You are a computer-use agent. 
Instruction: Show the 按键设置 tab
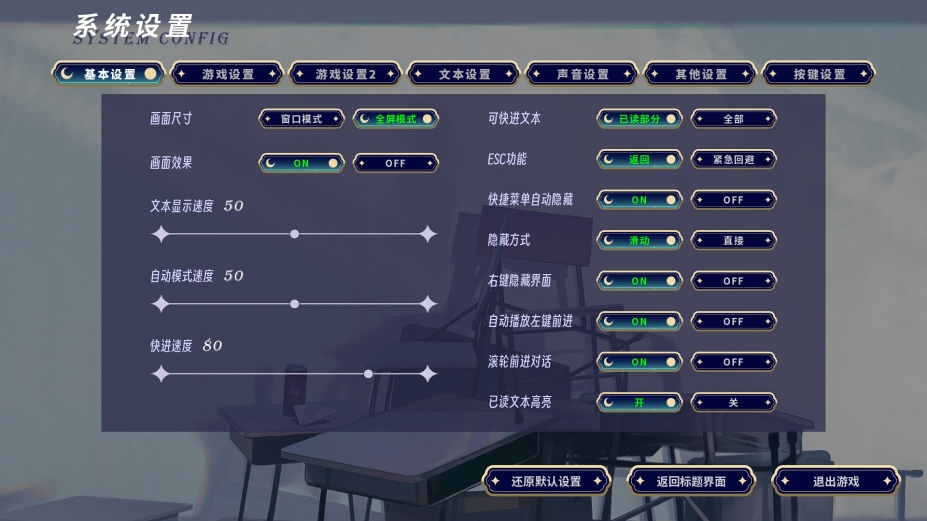coord(819,74)
